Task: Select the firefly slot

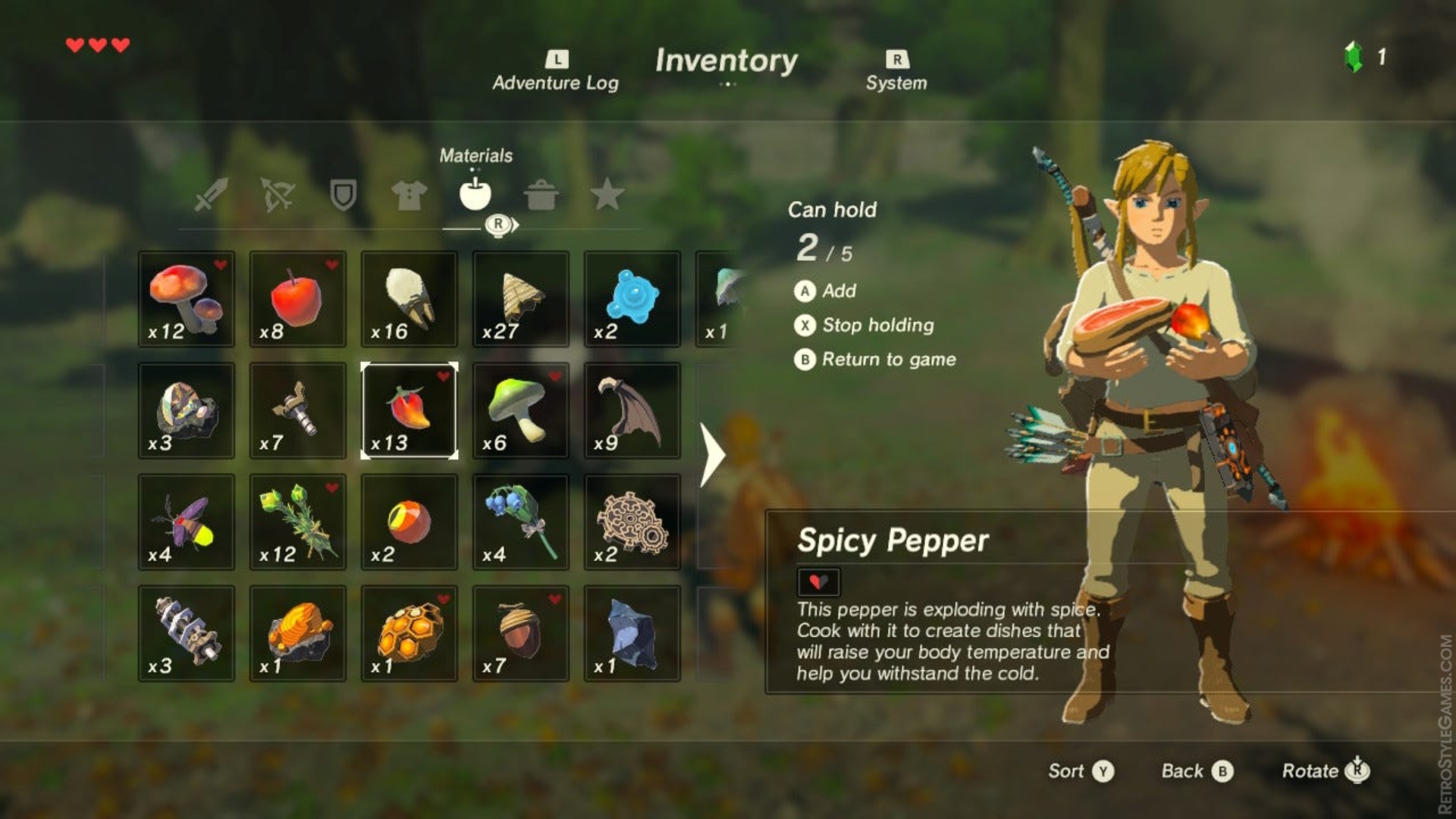Action: [x=187, y=522]
